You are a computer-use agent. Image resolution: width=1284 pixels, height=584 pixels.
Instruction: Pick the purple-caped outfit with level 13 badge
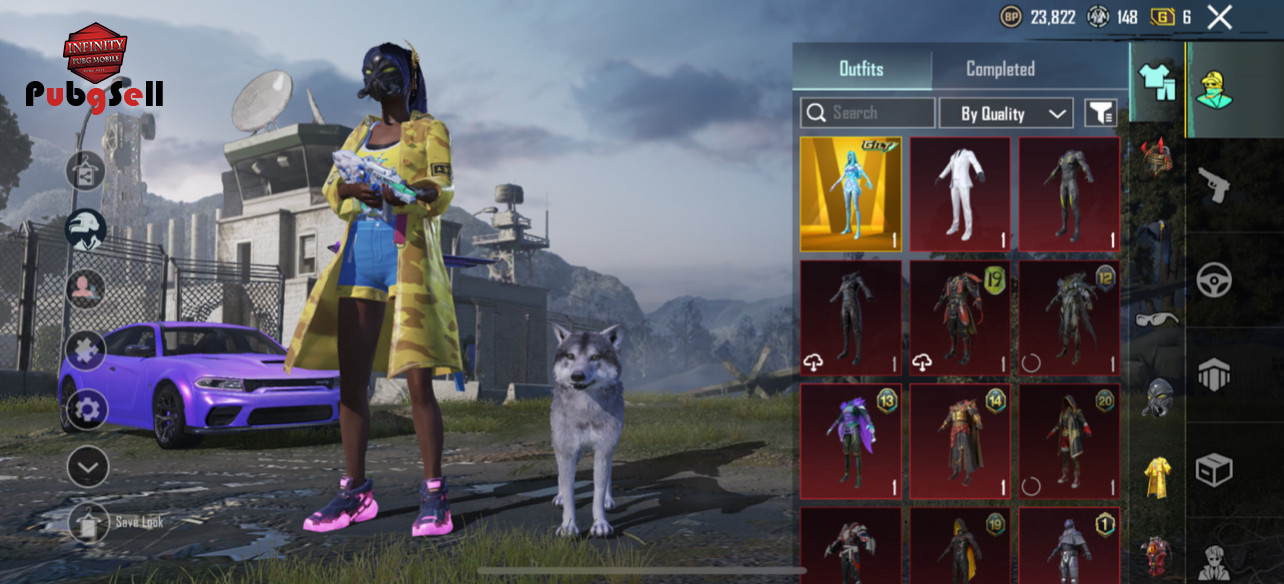click(851, 441)
